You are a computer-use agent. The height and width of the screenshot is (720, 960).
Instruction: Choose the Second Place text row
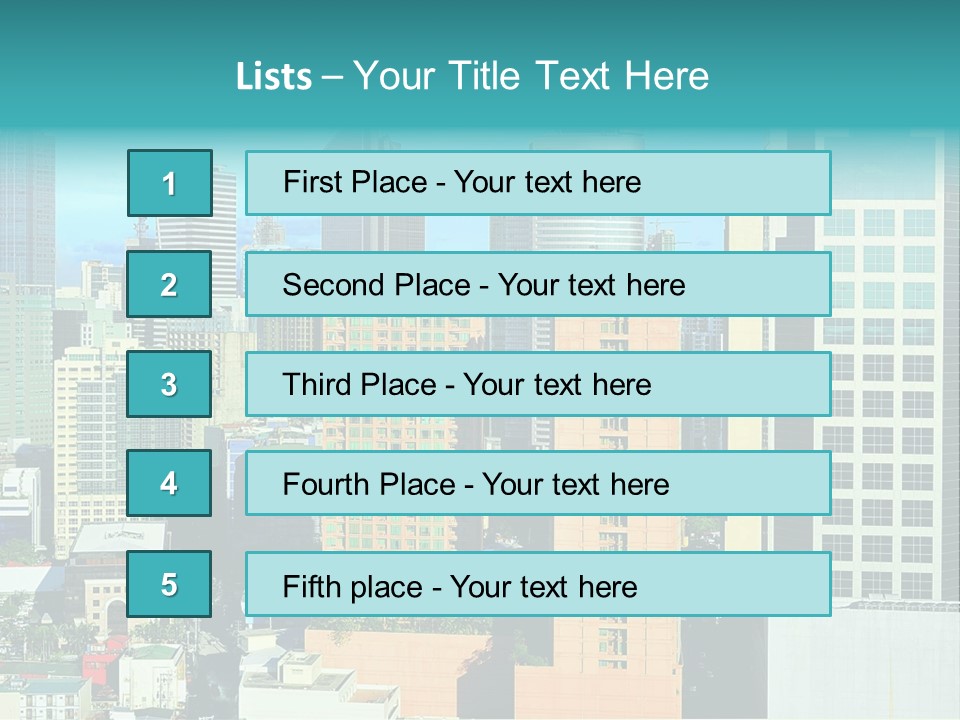point(538,285)
